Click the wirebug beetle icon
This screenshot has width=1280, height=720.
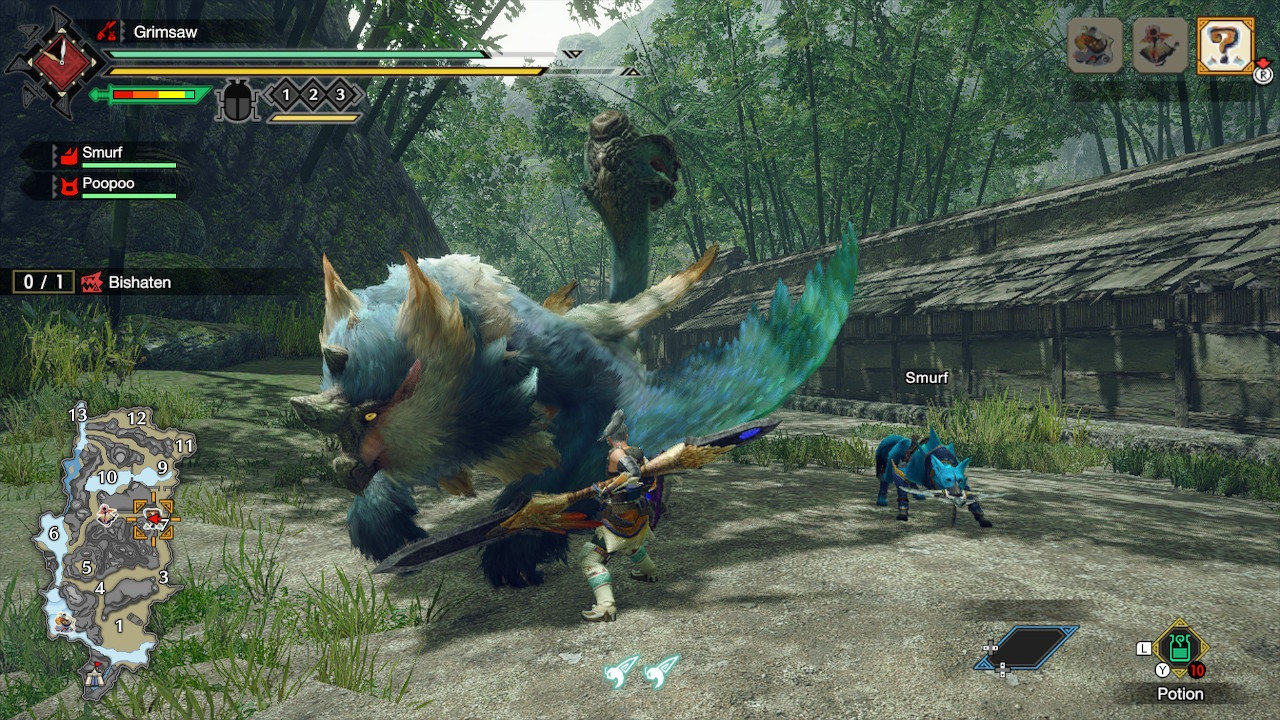[237, 101]
